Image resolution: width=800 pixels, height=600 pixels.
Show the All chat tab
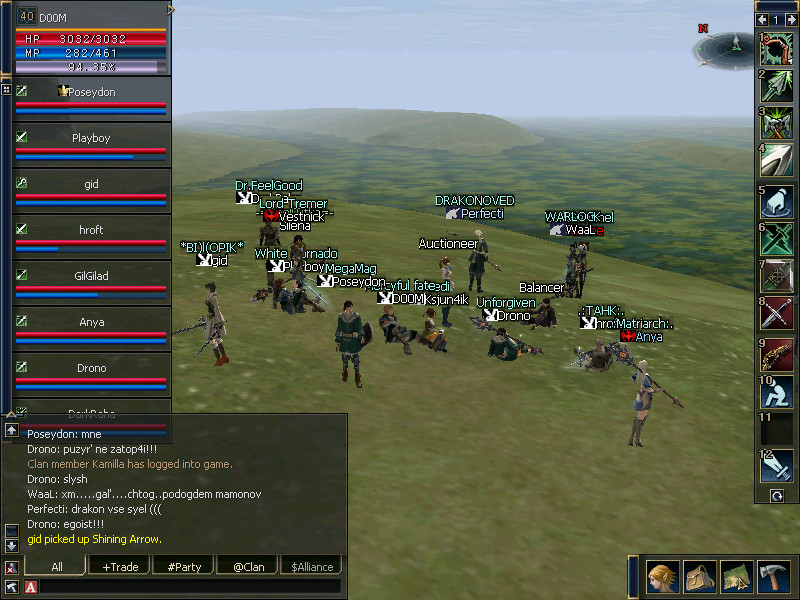(56, 567)
